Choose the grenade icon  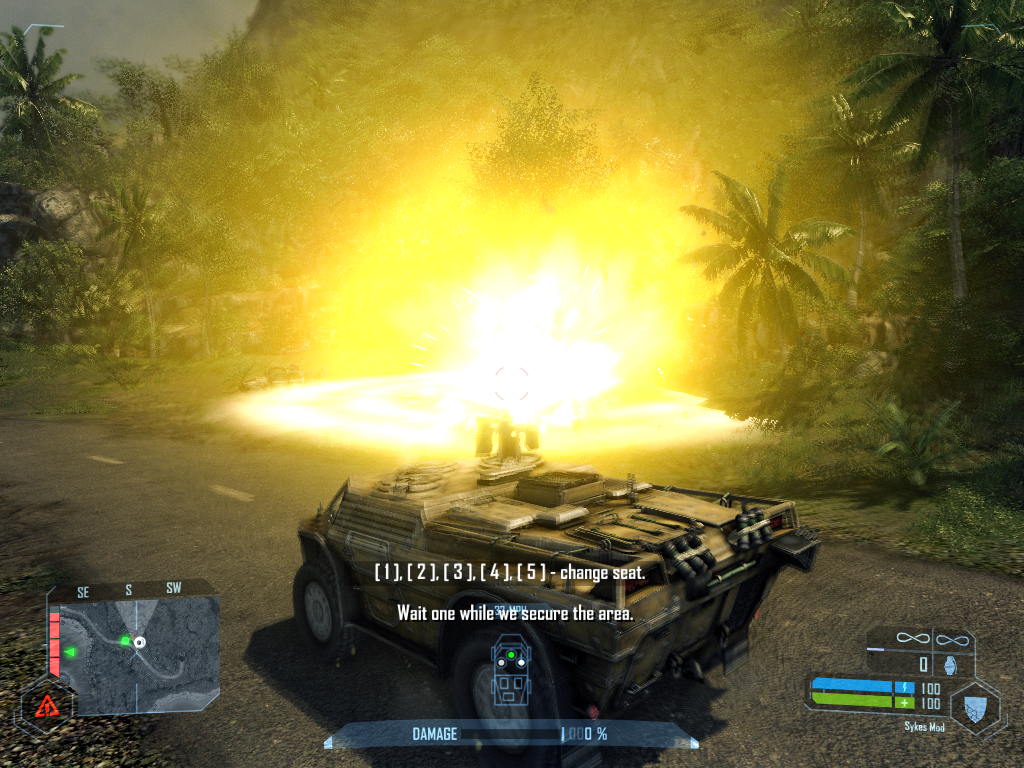[950, 663]
